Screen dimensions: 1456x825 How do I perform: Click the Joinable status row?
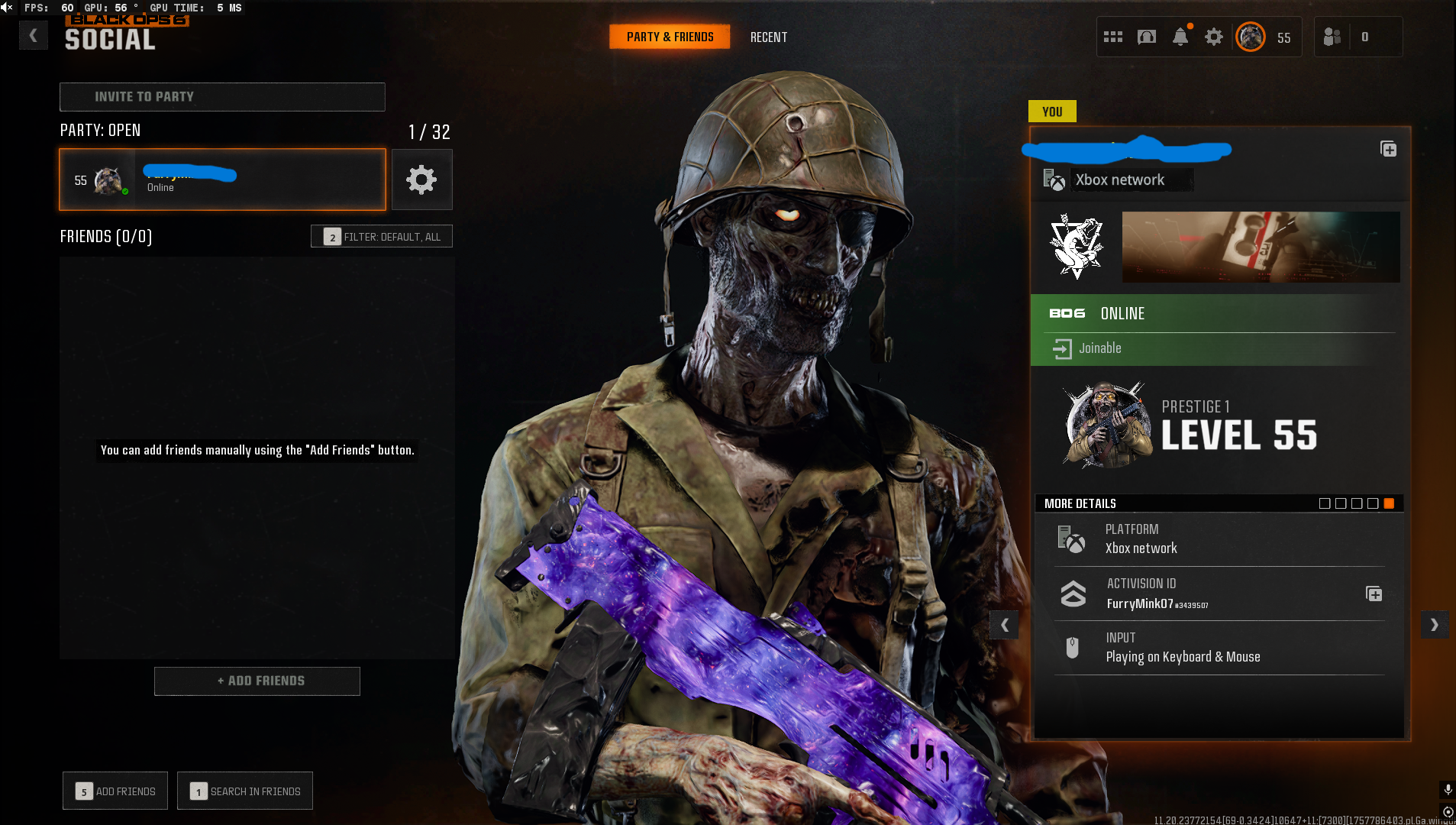point(1218,348)
